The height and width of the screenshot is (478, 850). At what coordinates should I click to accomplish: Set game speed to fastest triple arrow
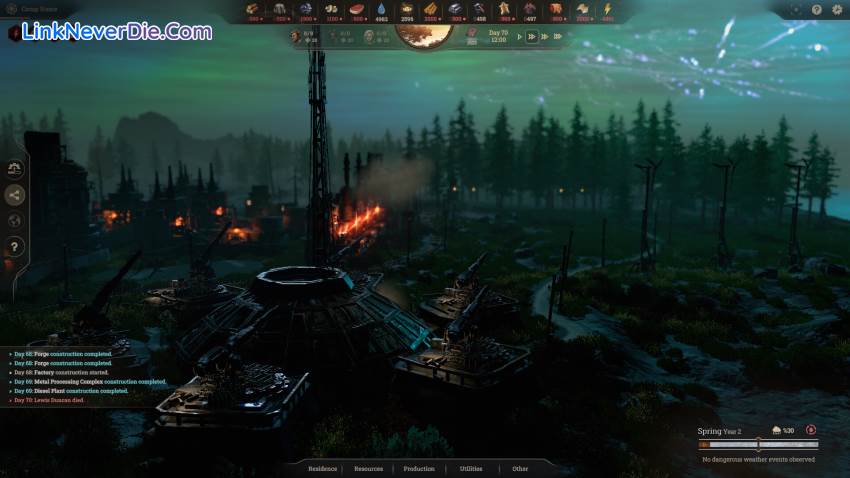[x=549, y=36]
